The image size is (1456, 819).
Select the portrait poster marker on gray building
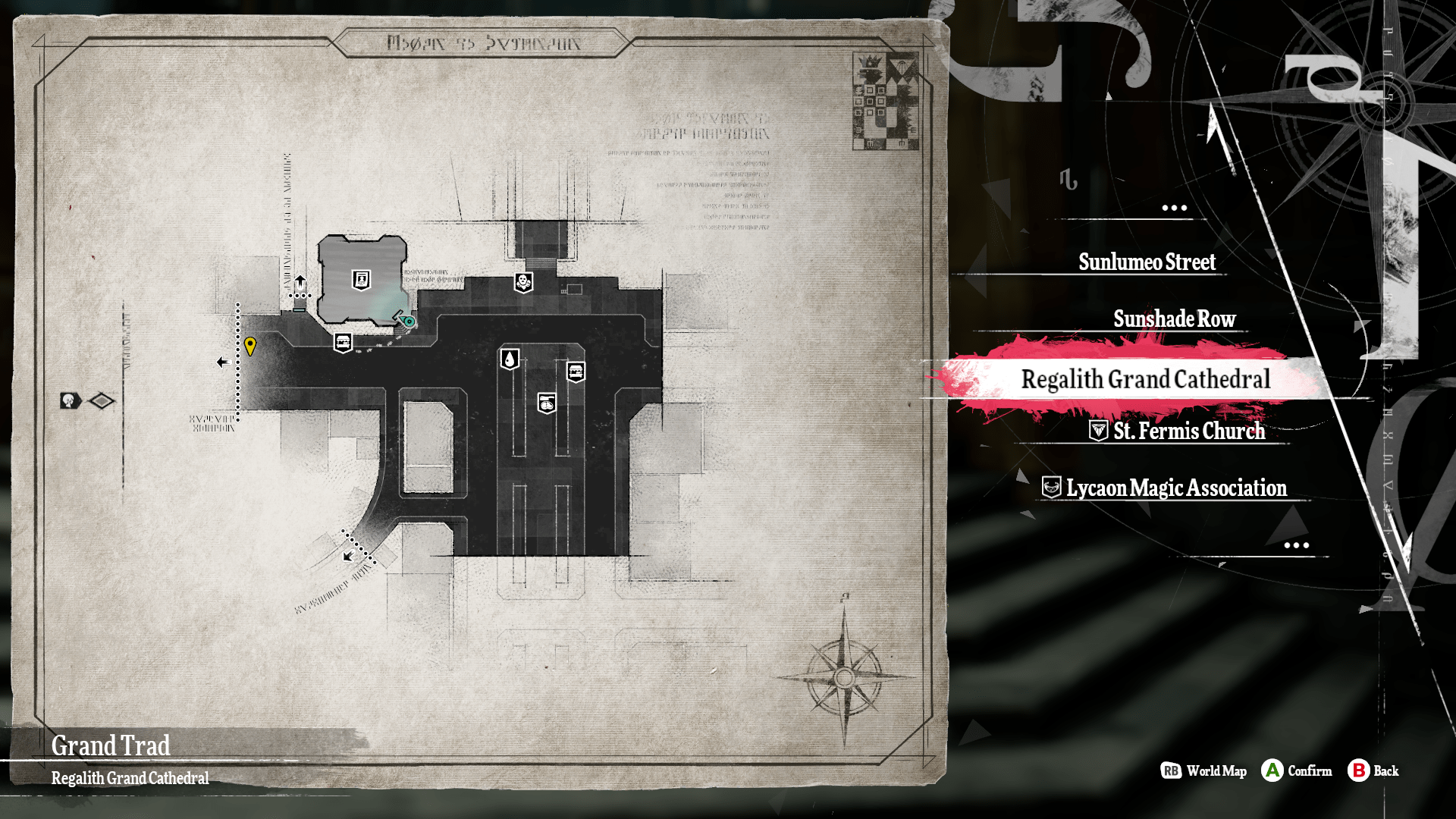click(362, 280)
